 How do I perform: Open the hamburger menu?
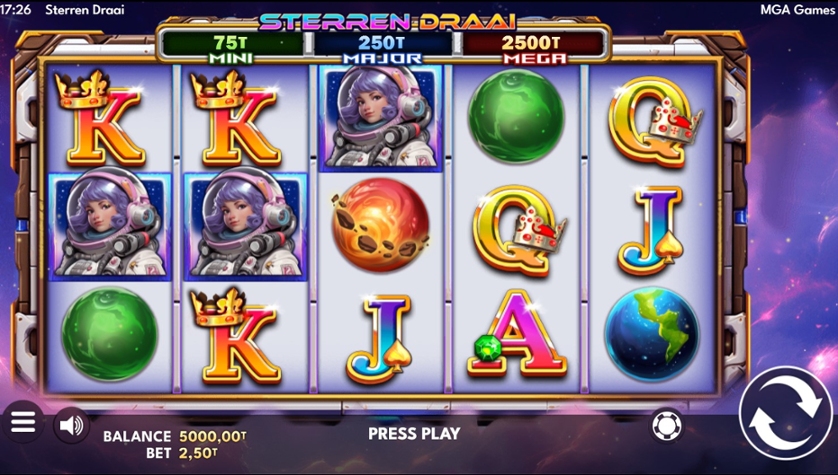(x=23, y=422)
